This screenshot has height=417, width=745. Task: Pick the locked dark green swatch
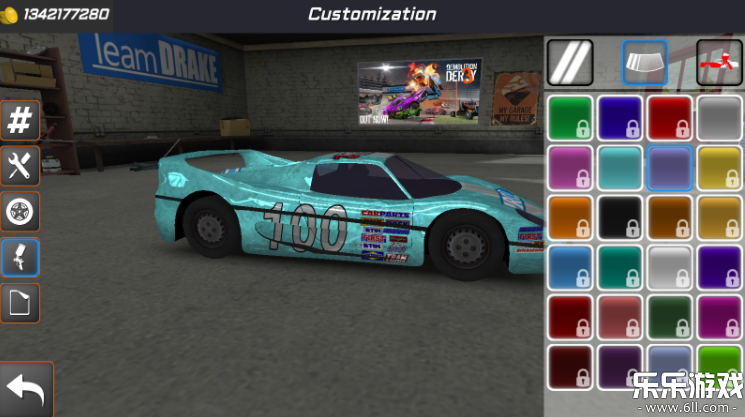point(669,317)
